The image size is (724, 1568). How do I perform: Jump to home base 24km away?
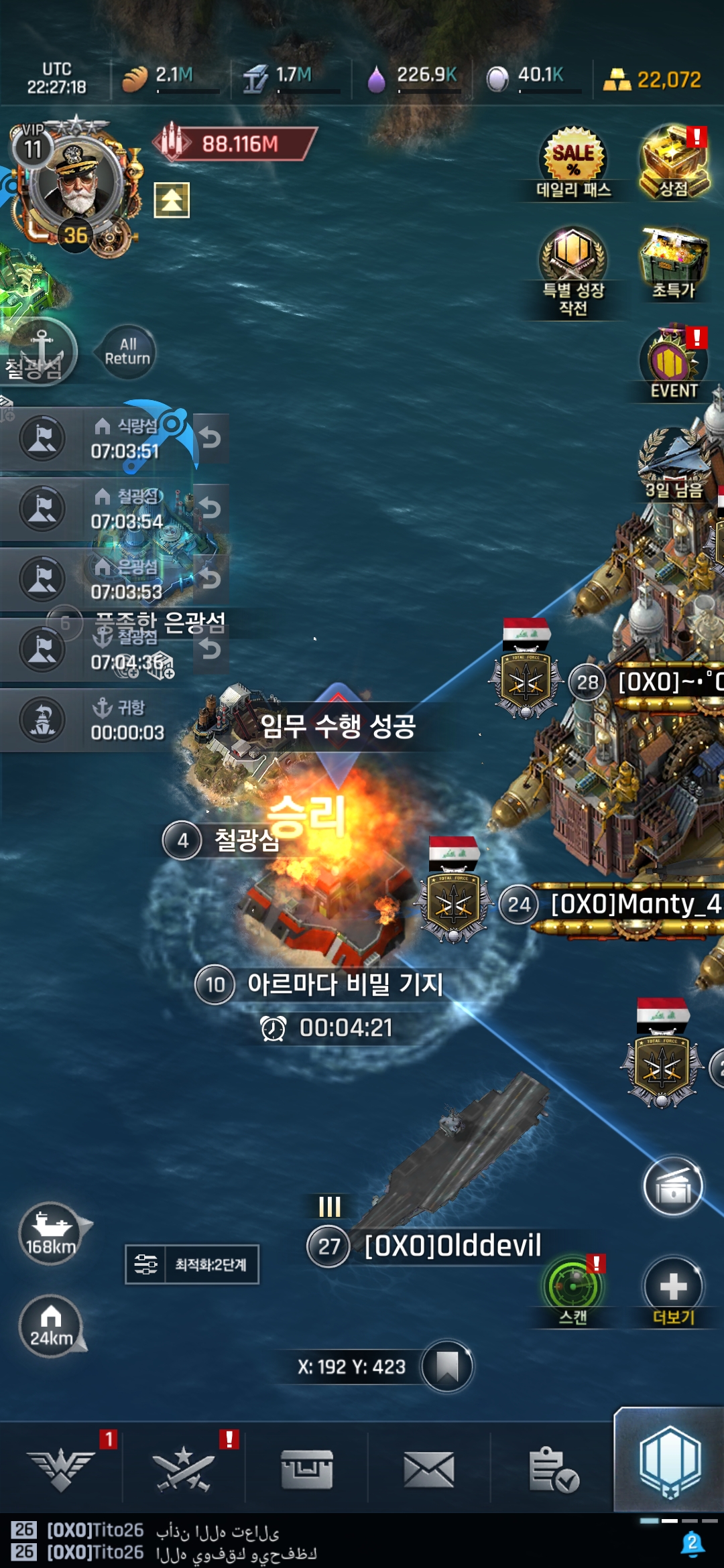pos(51,1325)
